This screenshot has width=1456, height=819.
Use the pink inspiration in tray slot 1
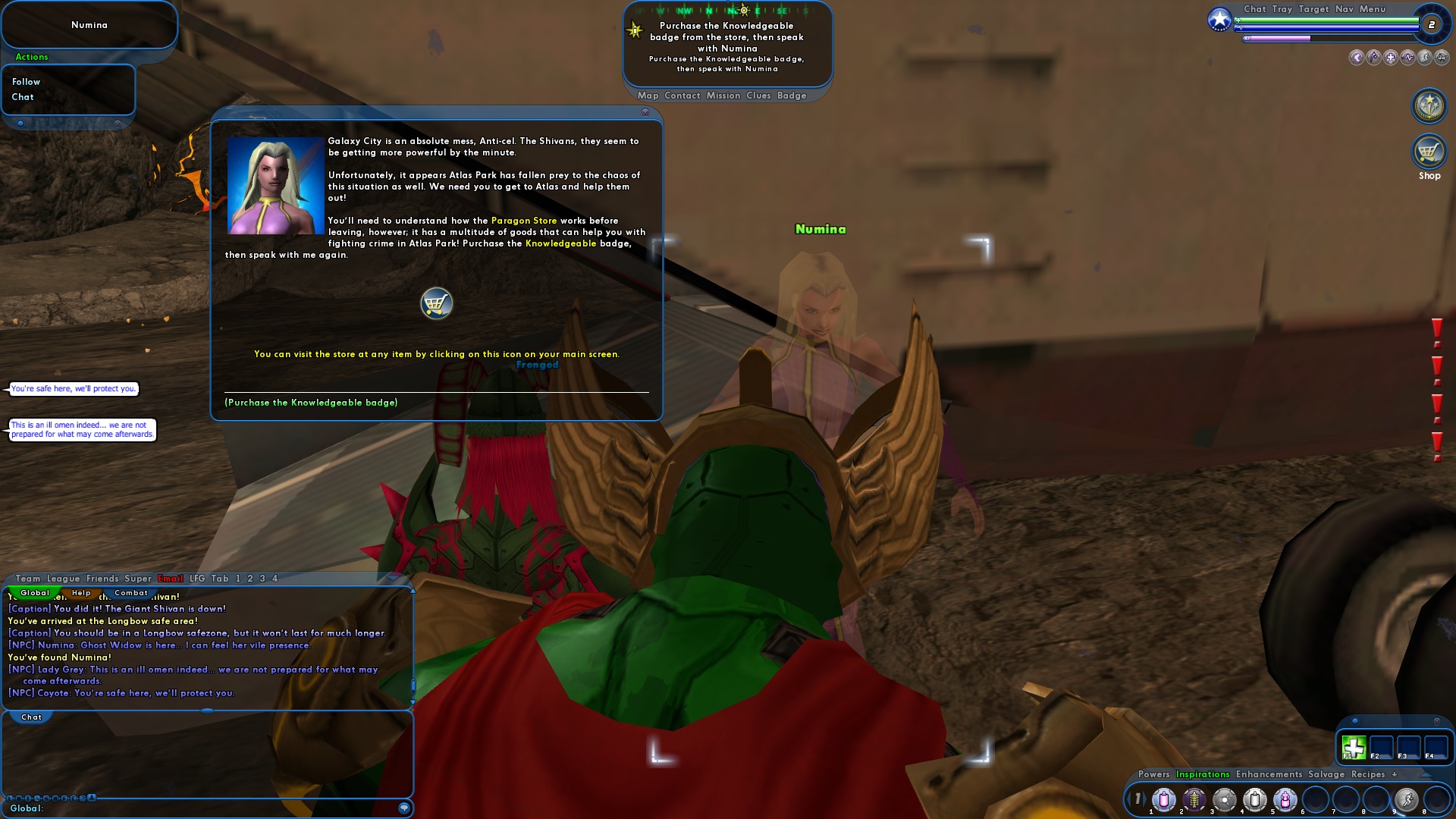(x=1163, y=799)
